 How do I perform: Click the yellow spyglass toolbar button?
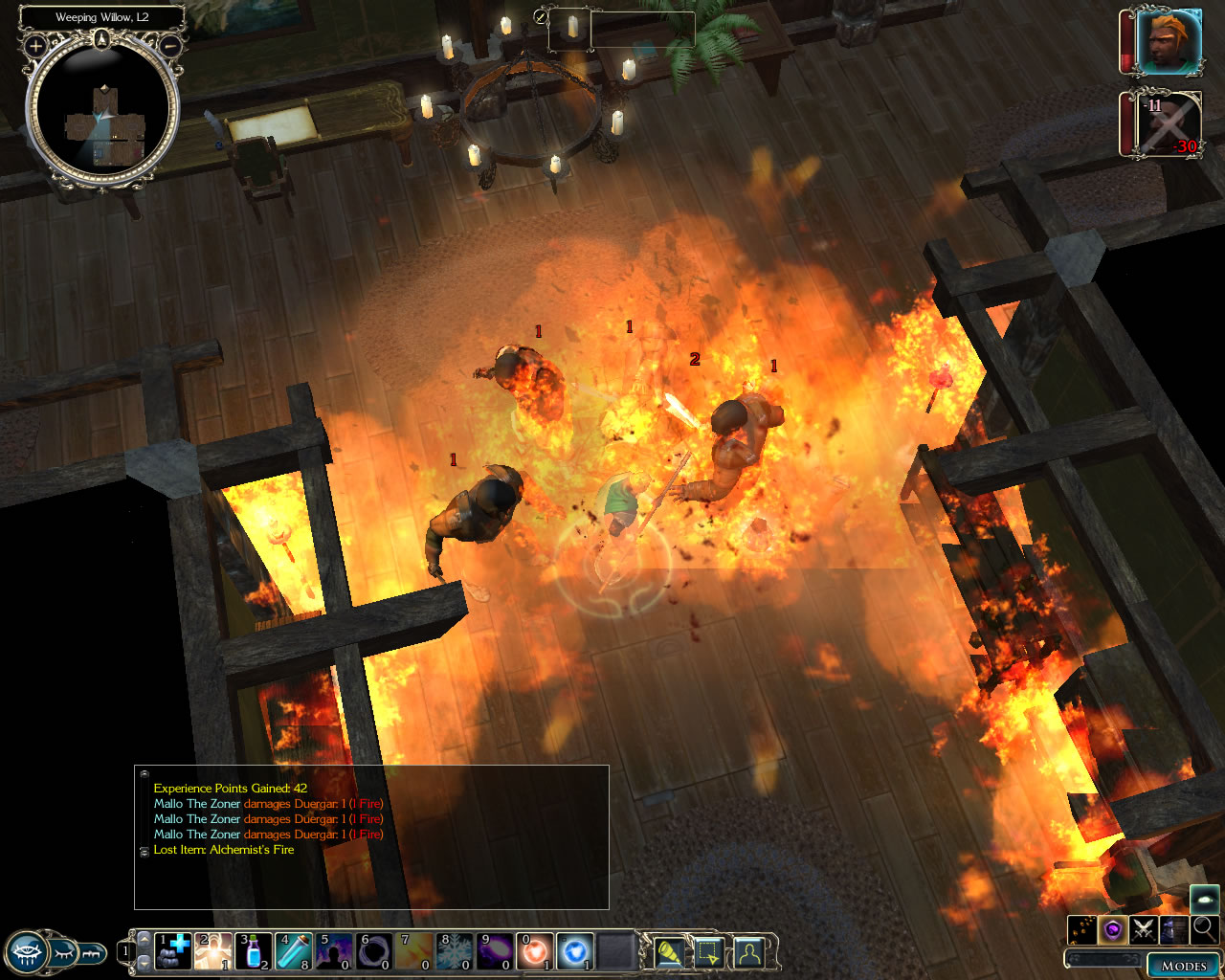point(668,952)
